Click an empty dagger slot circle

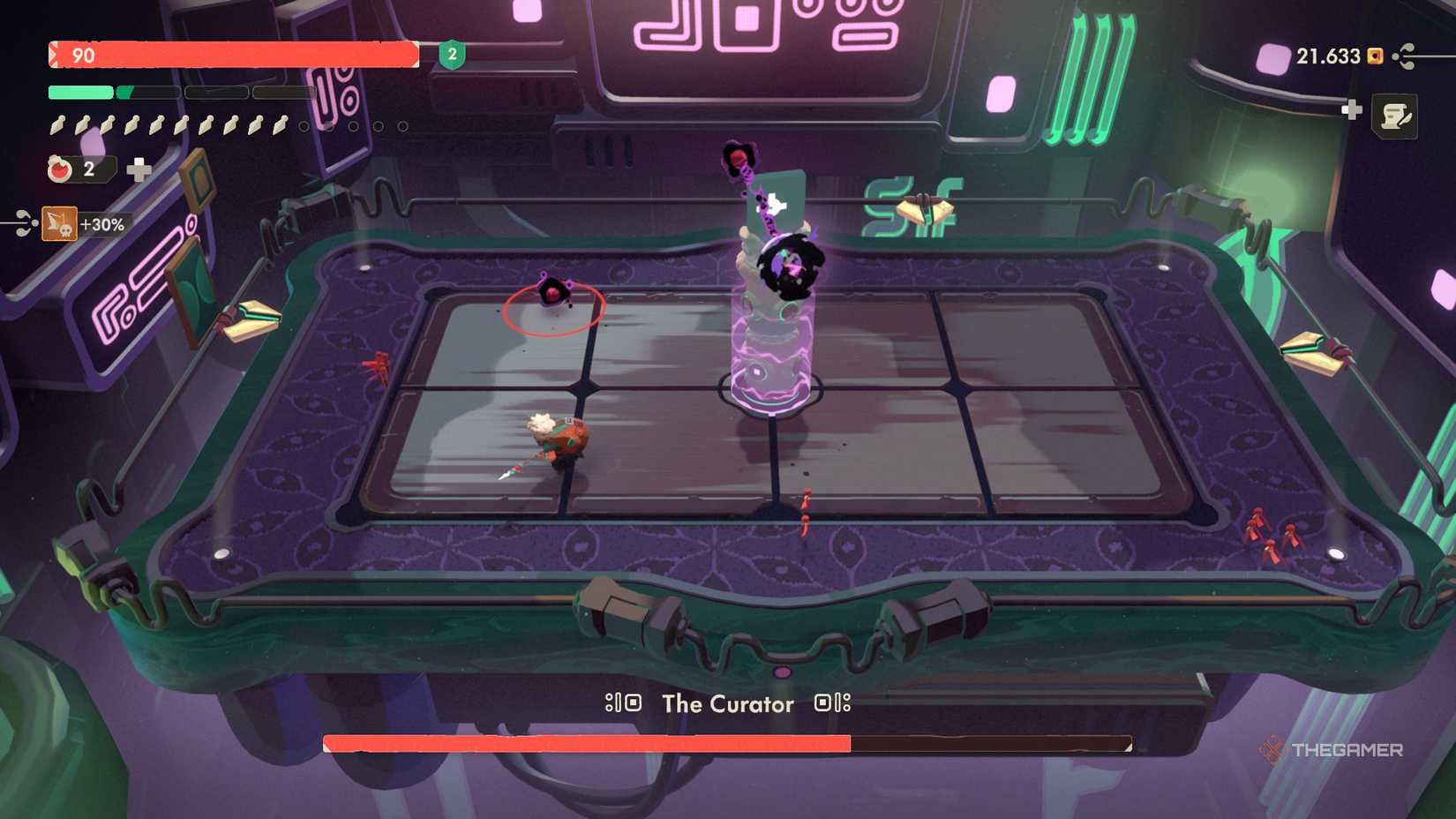pos(304,127)
